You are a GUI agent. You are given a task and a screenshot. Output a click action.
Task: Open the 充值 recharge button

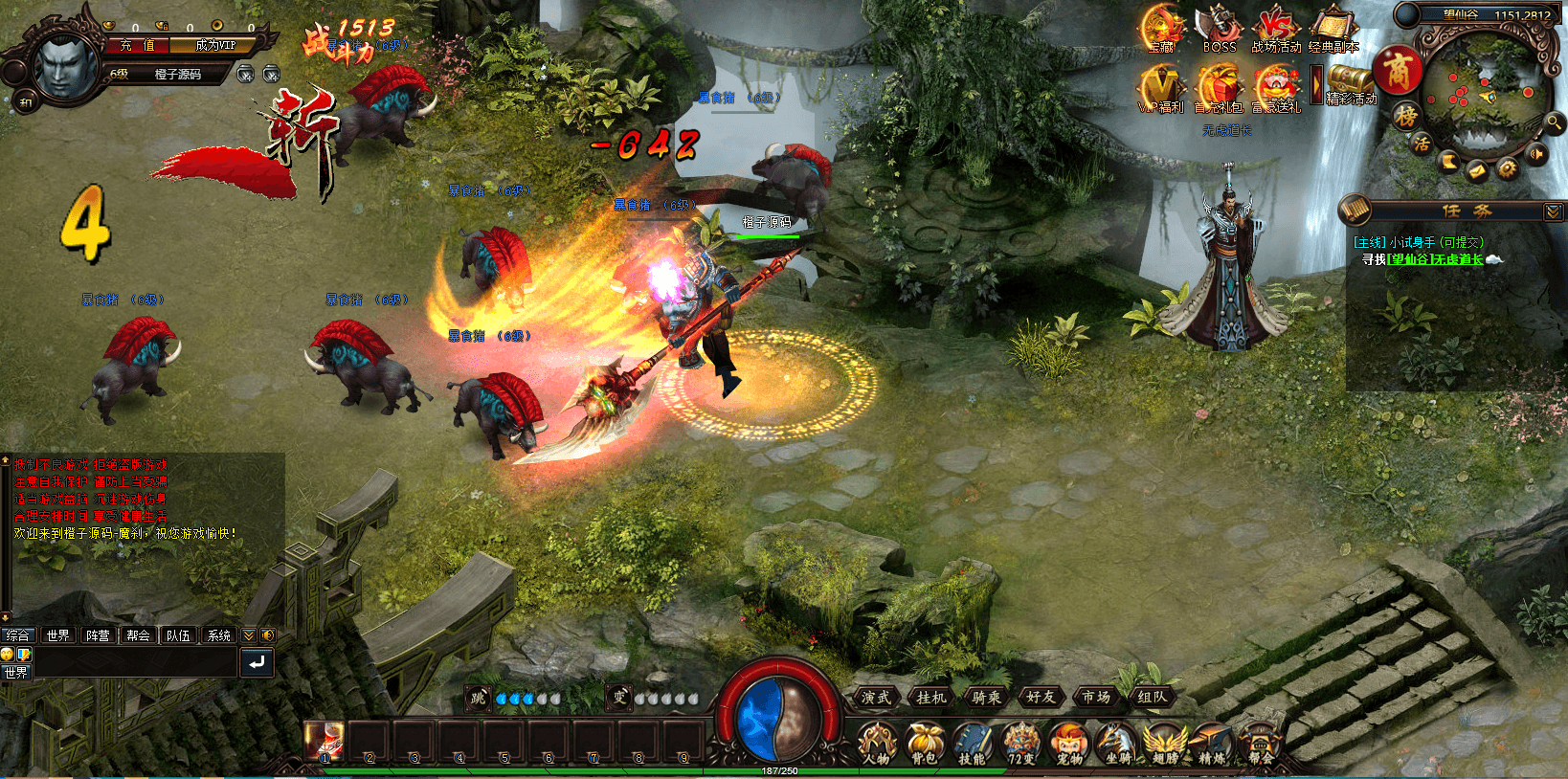click(137, 45)
